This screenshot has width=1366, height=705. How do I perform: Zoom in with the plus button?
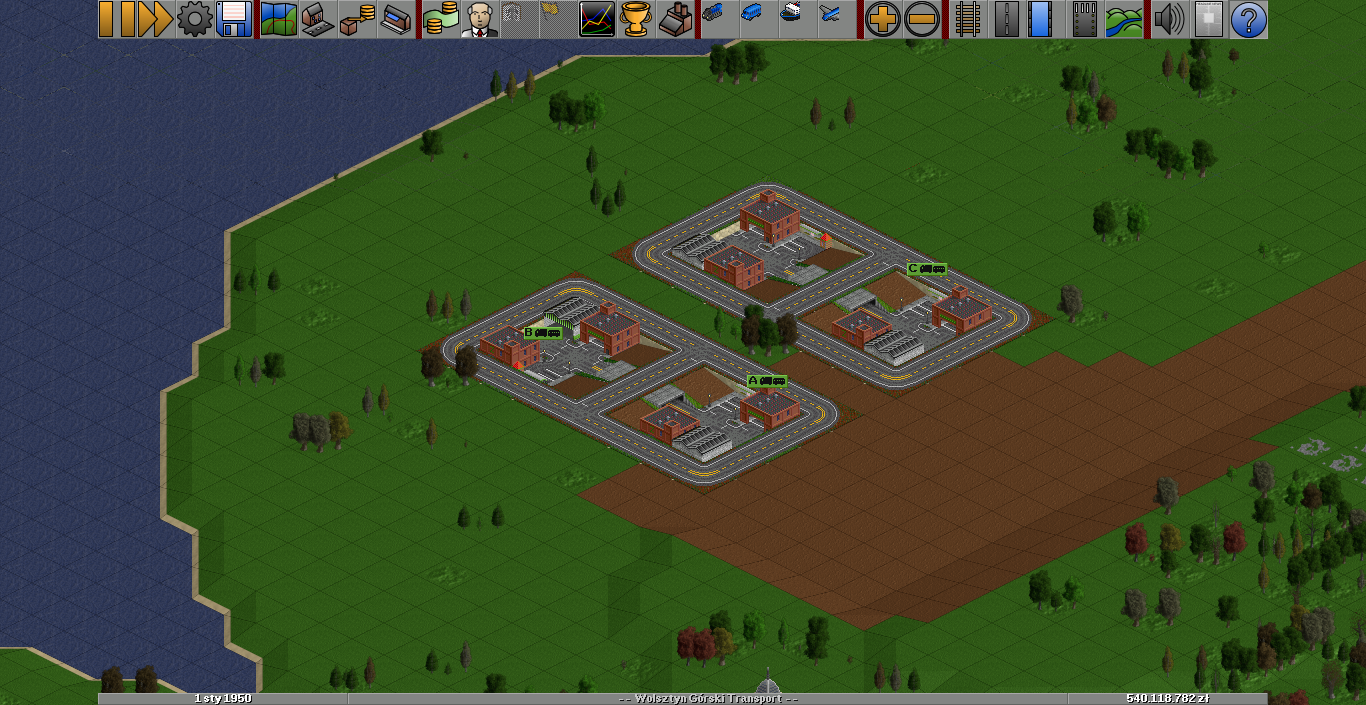[x=882, y=19]
